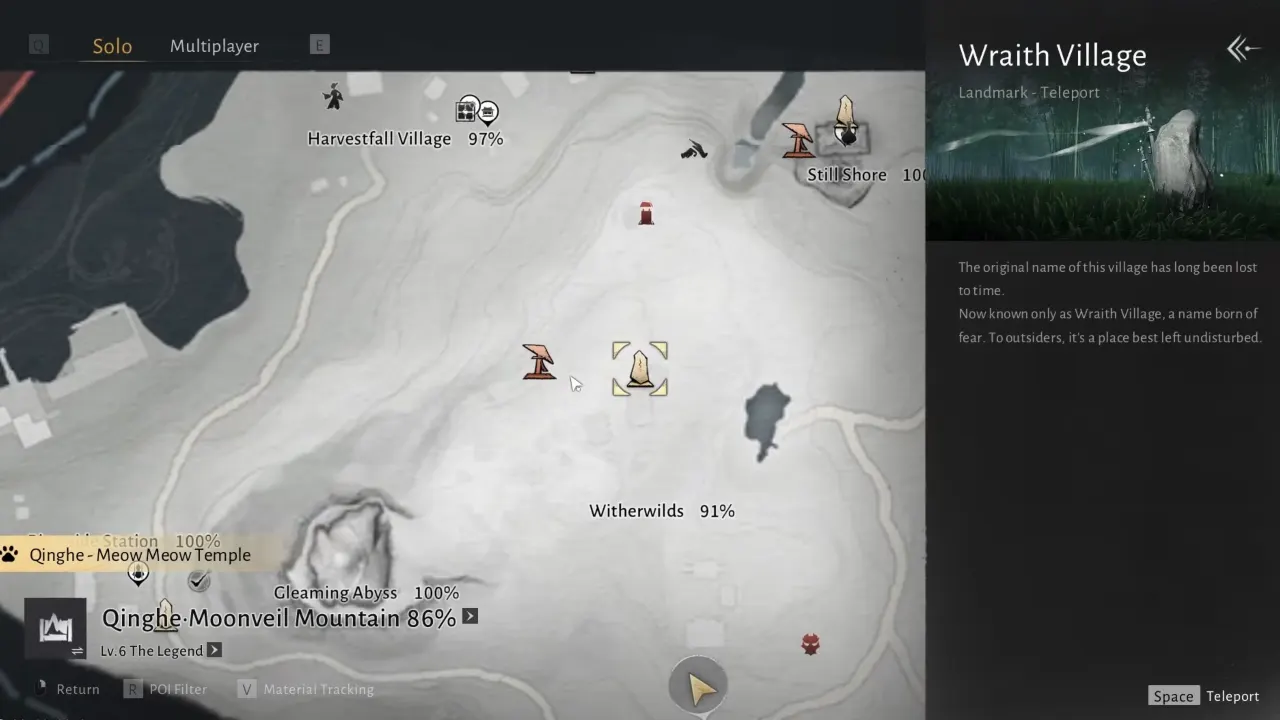Select the Wraith Village stone marker
The image size is (1280, 720).
[x=639, y=368]
